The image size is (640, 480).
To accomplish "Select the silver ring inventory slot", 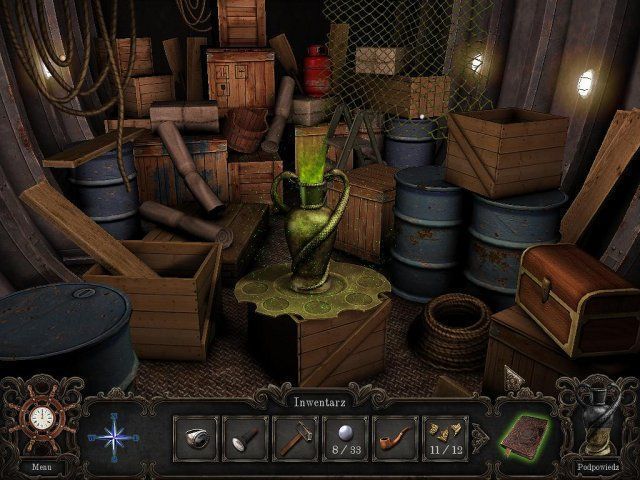I will coord(195,438).
